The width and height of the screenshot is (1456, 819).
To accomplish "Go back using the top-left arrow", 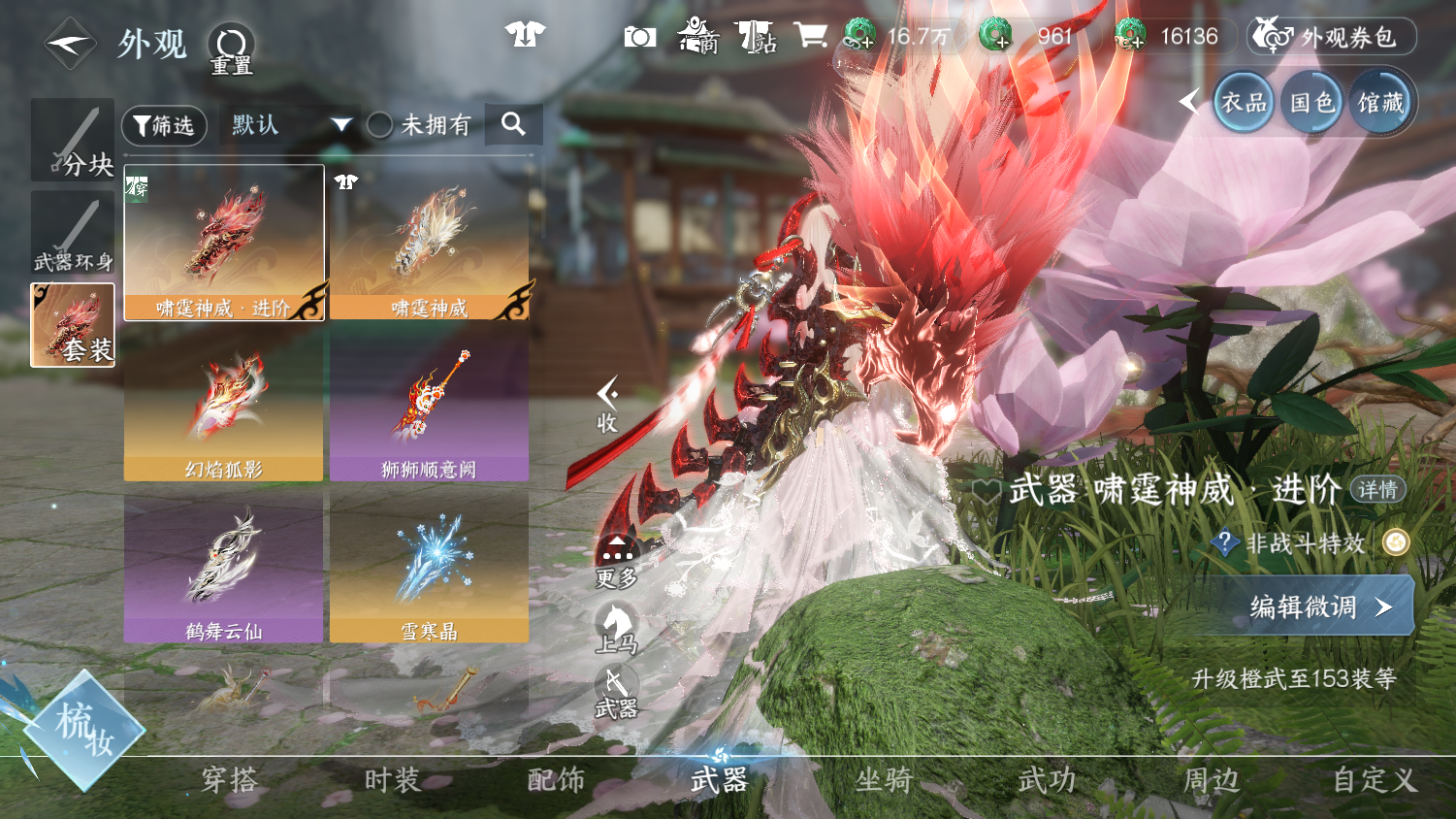I will pyautogui.click(x=70, y=44).
